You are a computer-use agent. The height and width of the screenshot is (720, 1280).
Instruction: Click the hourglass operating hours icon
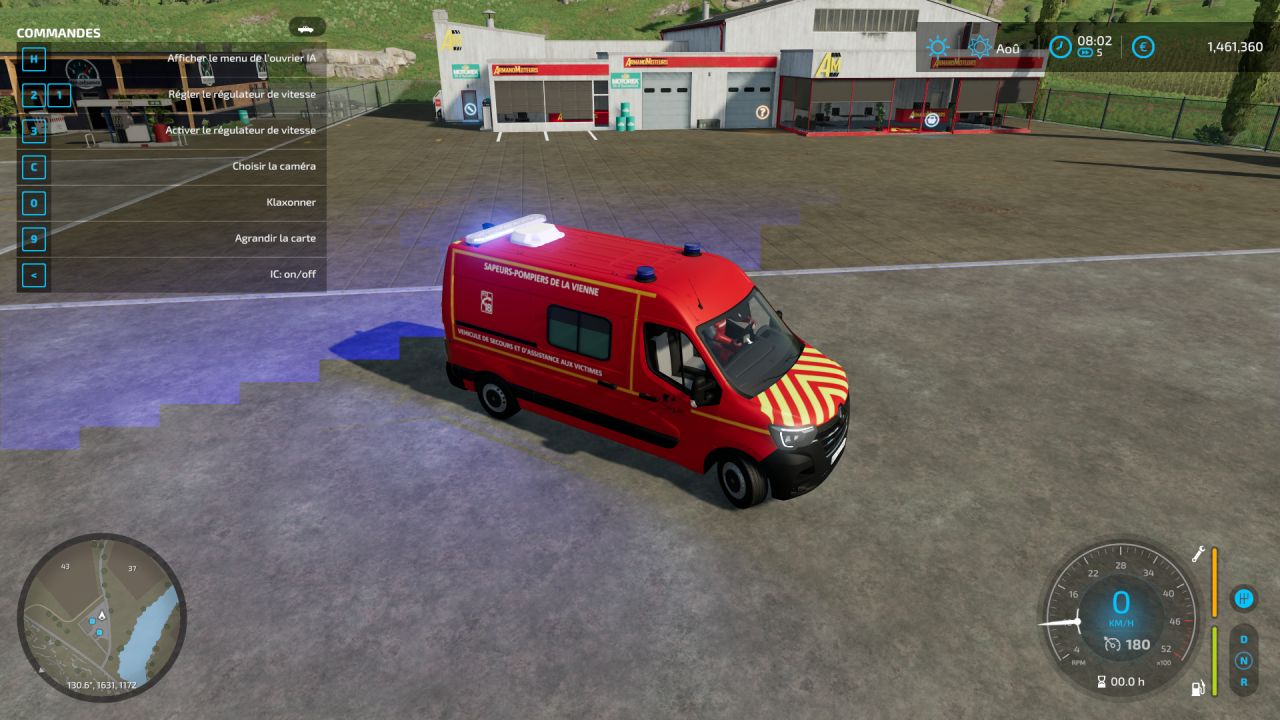pyautogui.click(x=1101, y=680)
